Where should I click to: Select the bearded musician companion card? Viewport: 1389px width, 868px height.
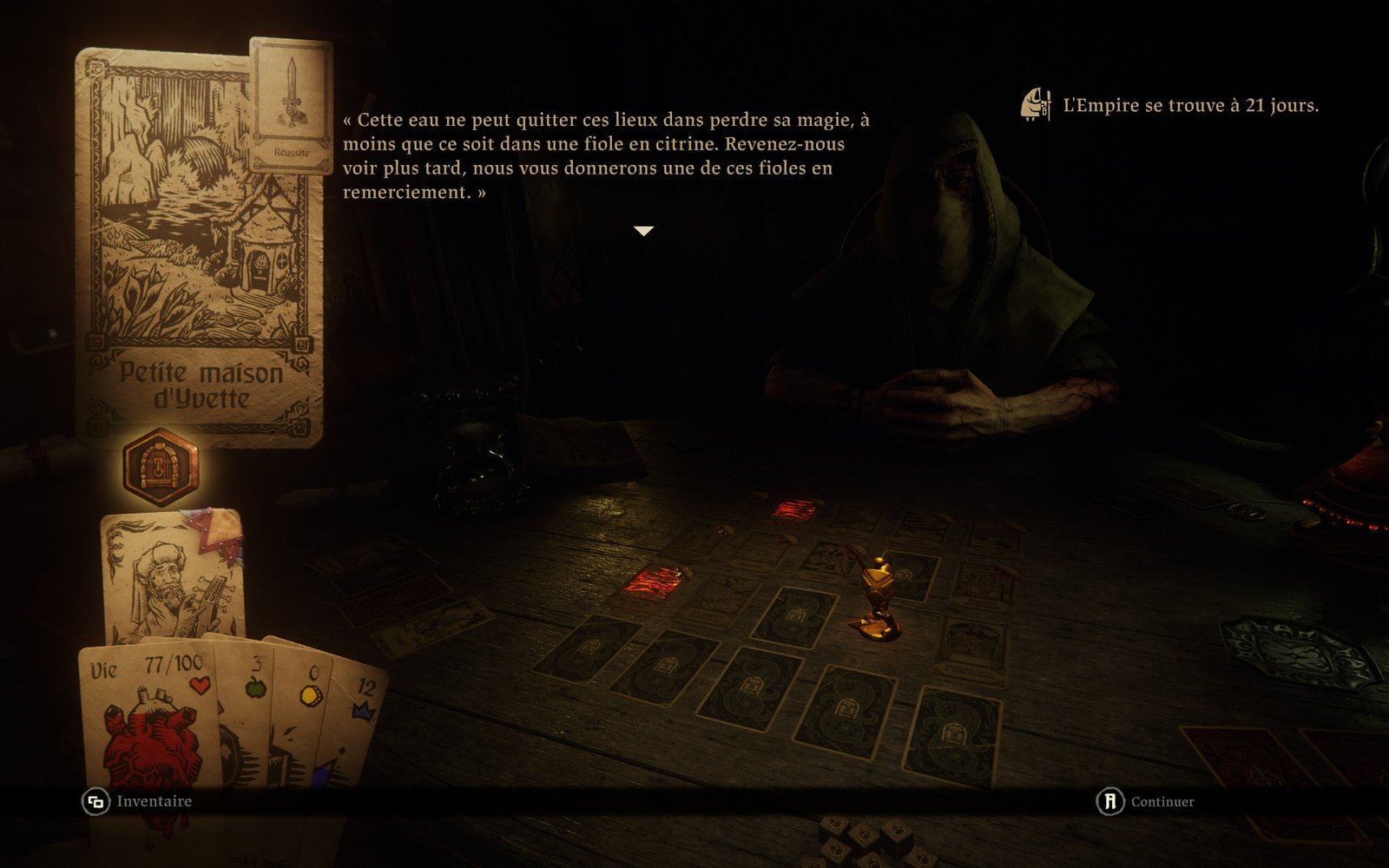tap(172, 575)
